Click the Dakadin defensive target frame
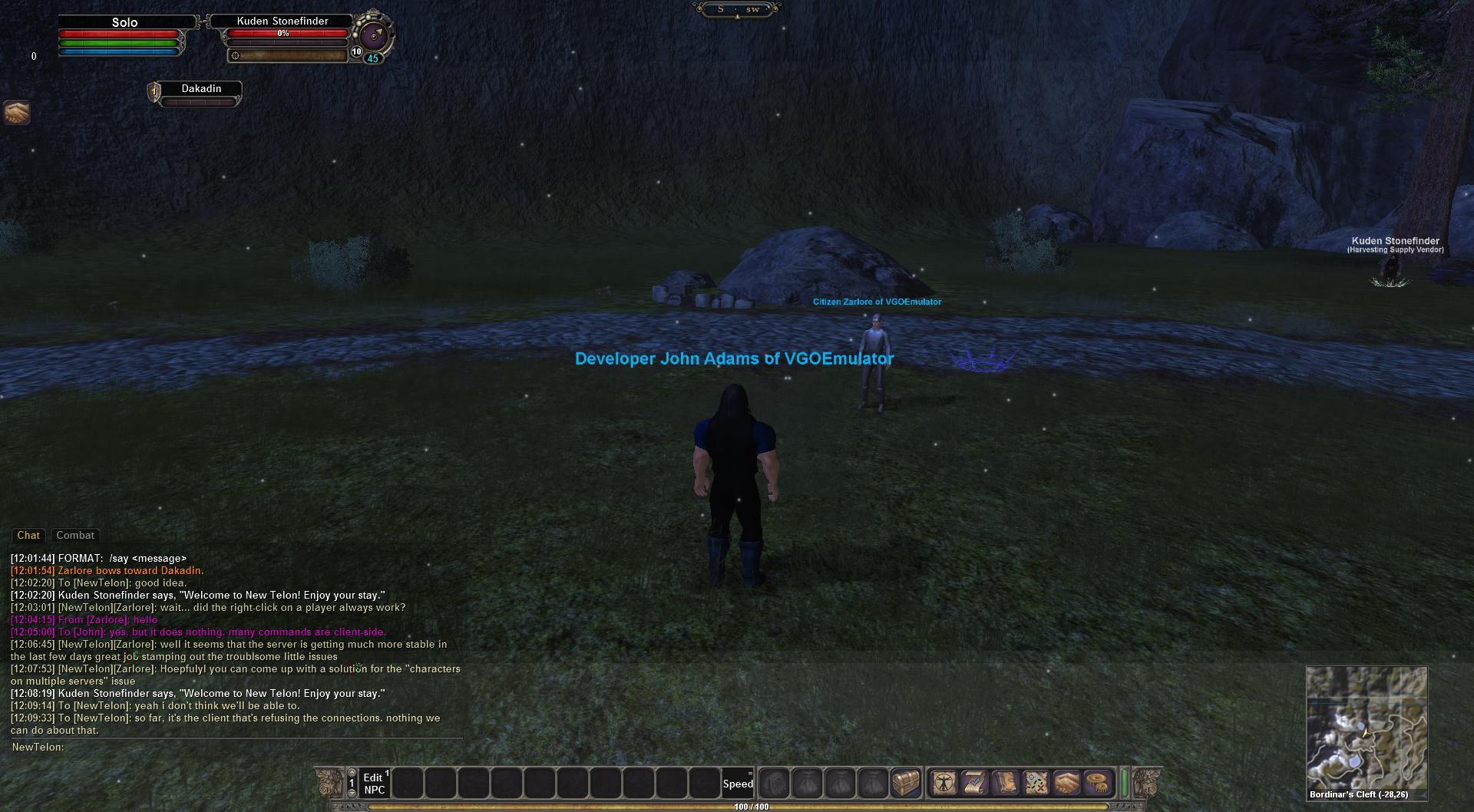 click(201, 89)
